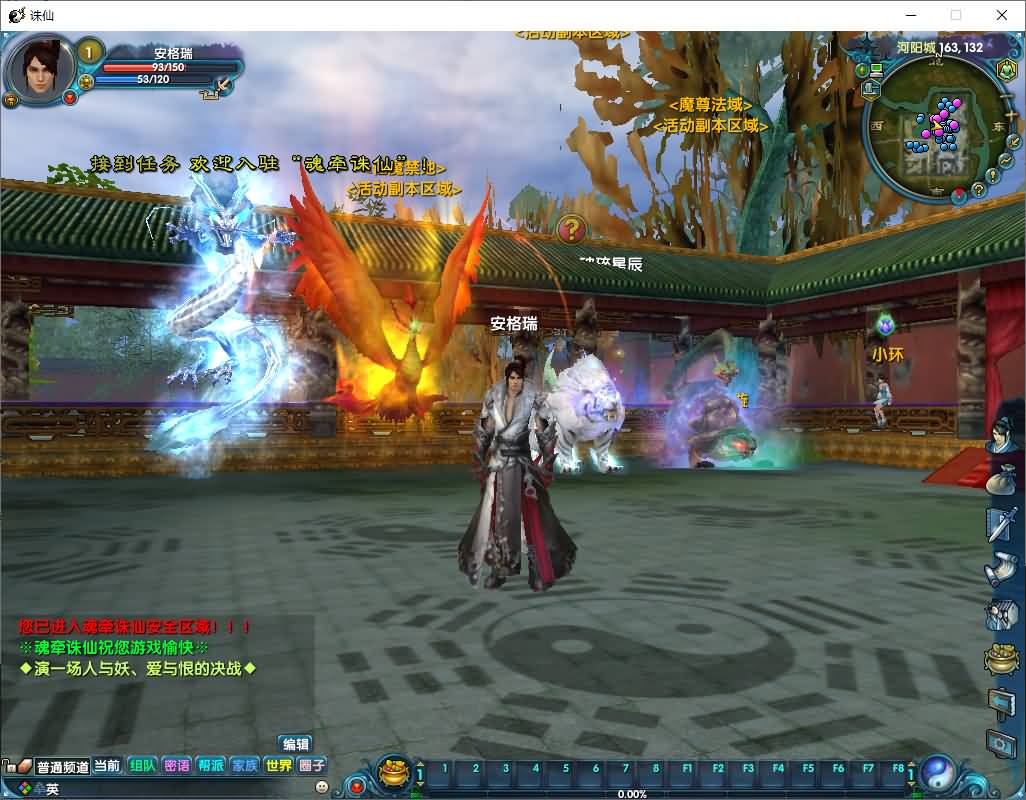Open the character sheet portrait icon
This screenshot has width=1026, height=800.
(x=1002, y=433)
